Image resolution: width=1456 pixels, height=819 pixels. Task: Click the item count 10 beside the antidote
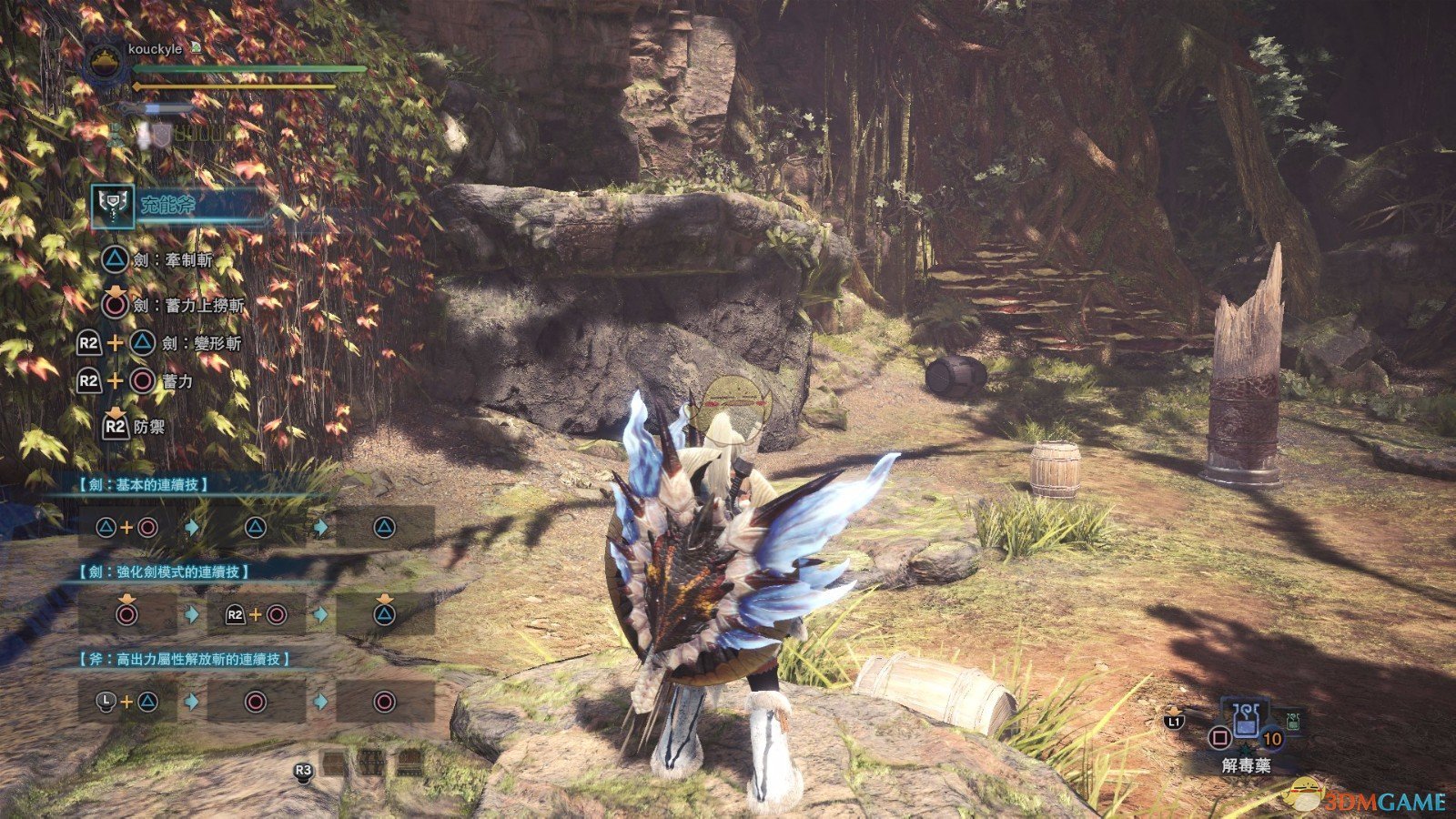tap(1271, 739)
